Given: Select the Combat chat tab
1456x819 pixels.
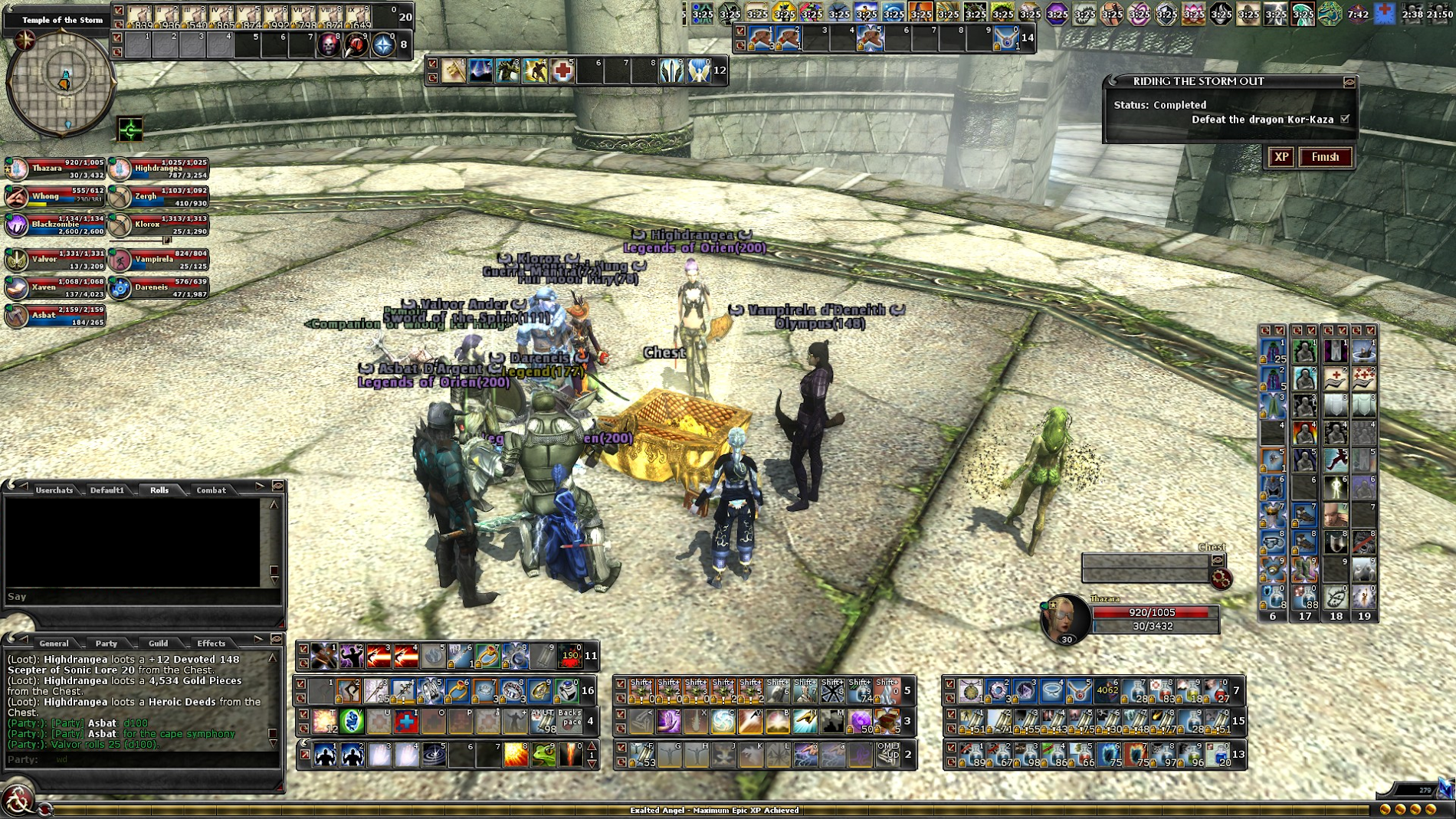Looking at the screenshot, I should coord(211,490).
